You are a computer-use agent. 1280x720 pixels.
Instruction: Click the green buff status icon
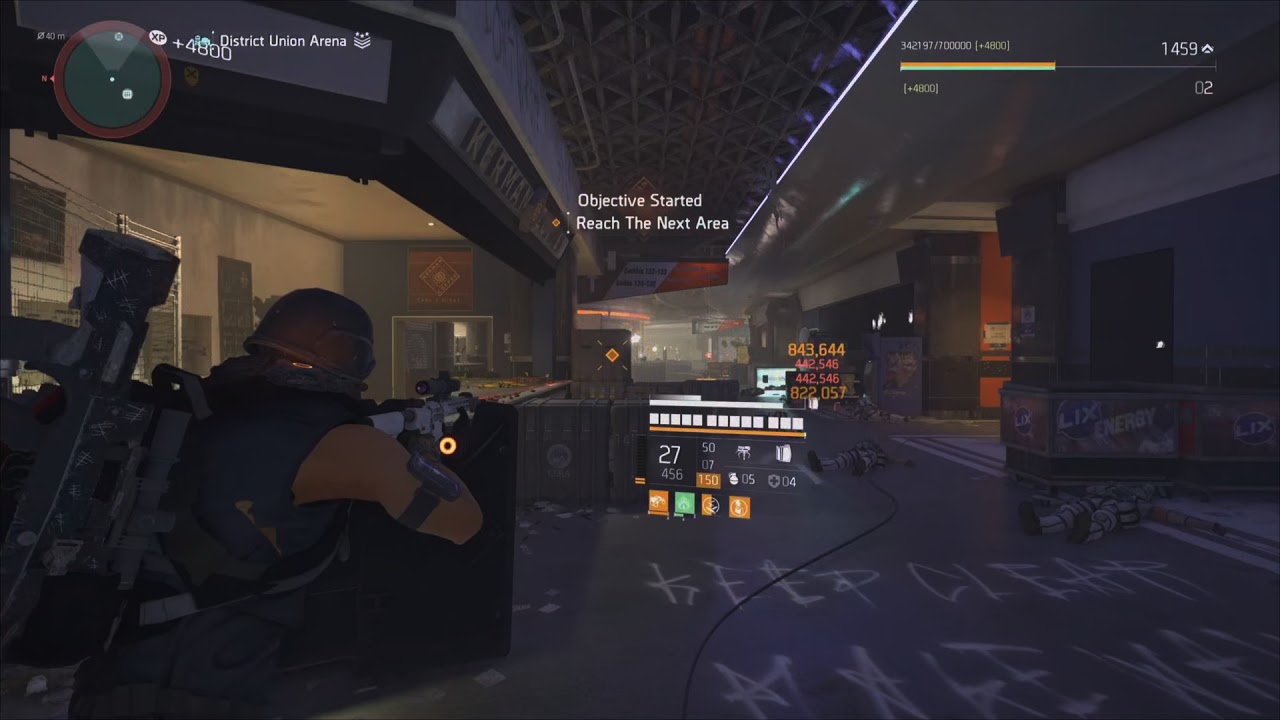point(685,505)
